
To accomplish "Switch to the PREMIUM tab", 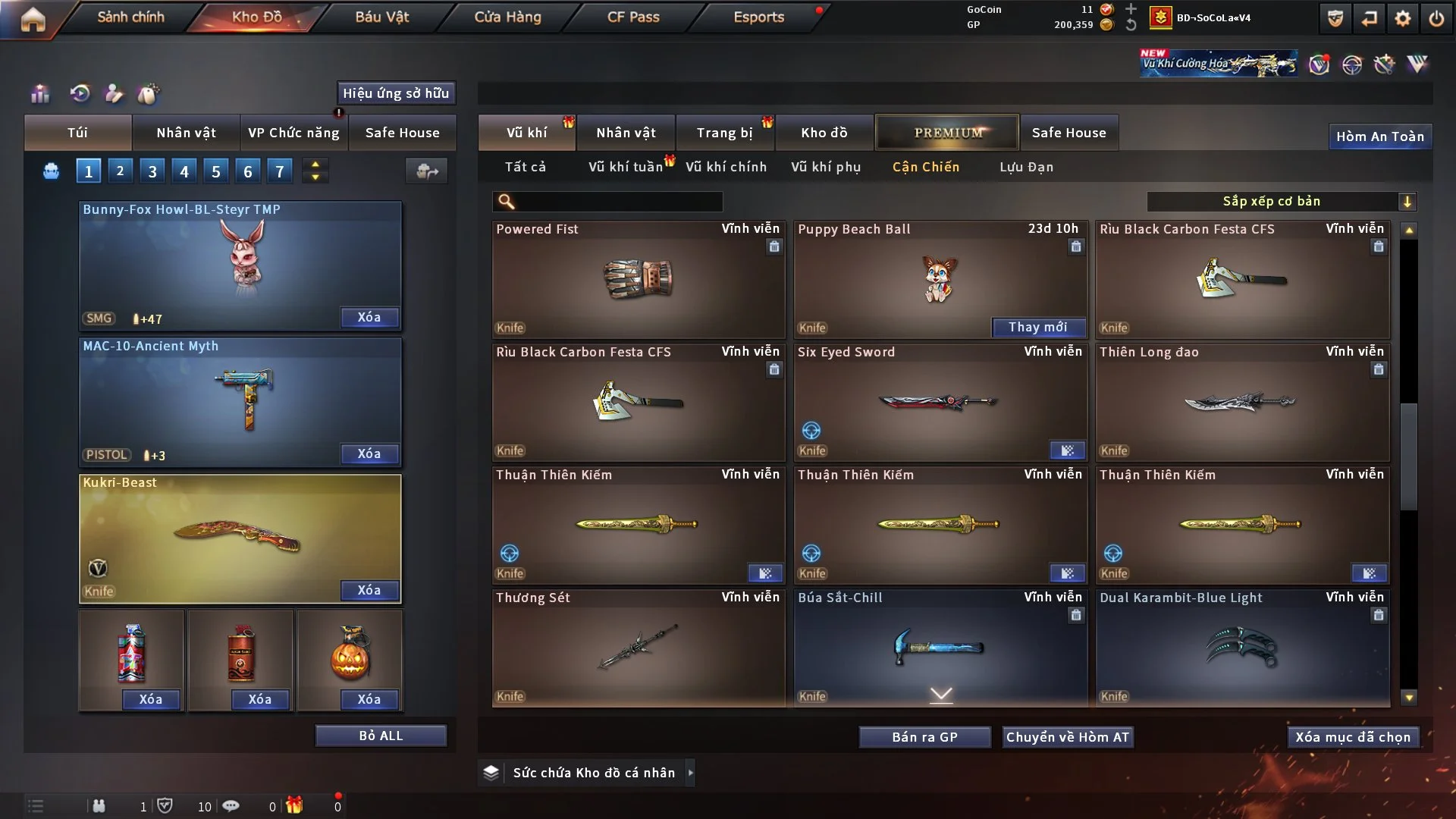I will pyautogui.click(x=947, y=132).
